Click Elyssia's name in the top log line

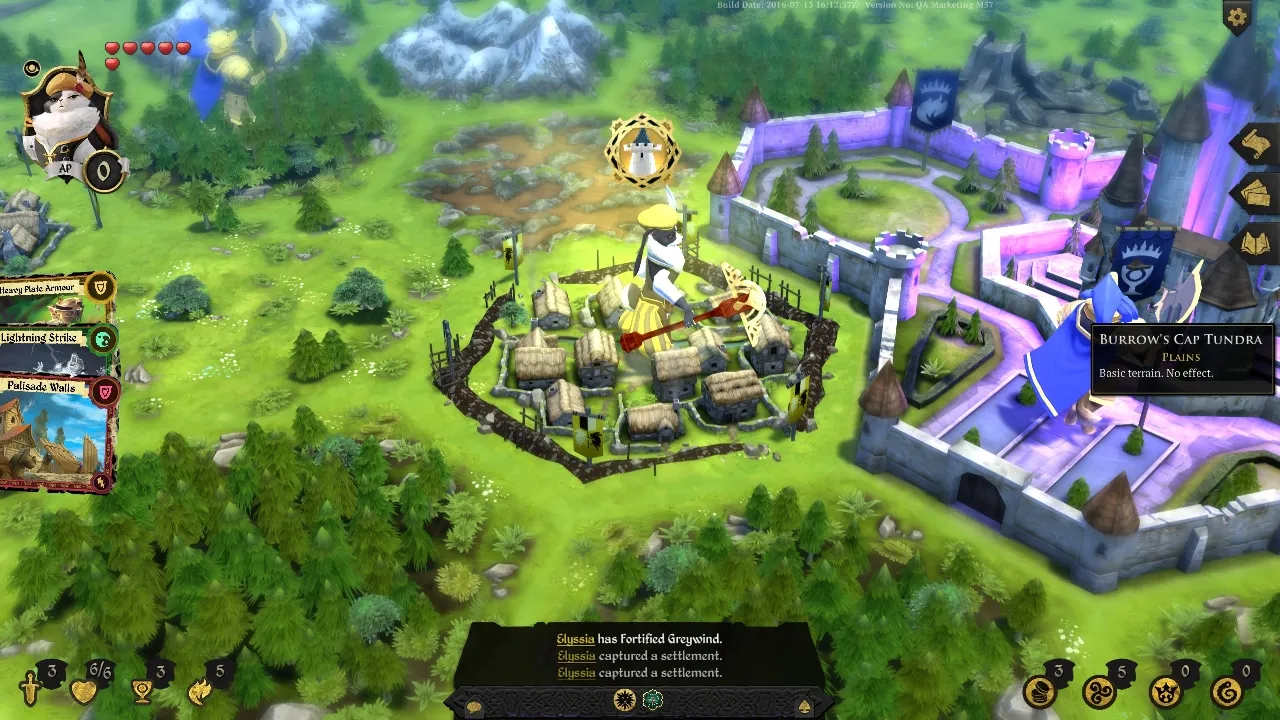click(x=575, y=638)
